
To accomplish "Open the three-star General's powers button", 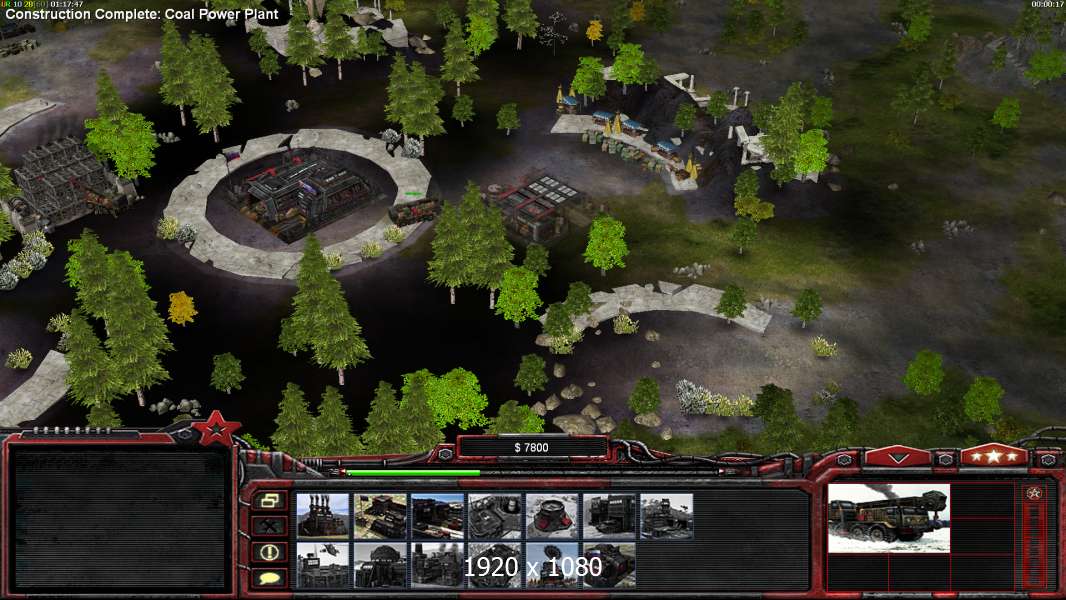I will [x=993, y=456].
